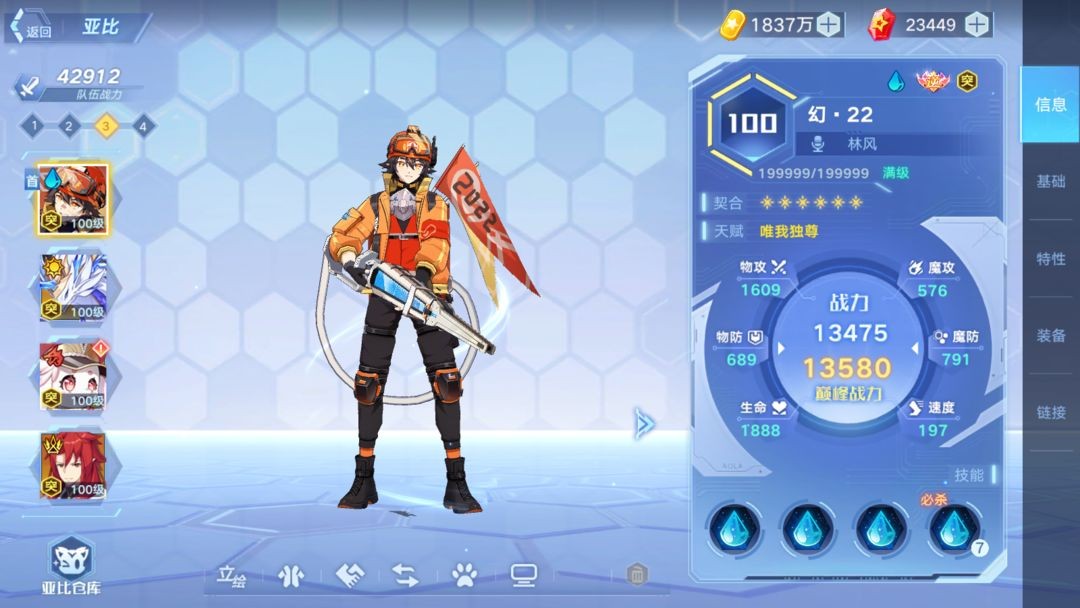Image resolution: width=1080 pixels, height=608 pixels.
Task: Open the paw print pet option
Action: tap(463, 575)
